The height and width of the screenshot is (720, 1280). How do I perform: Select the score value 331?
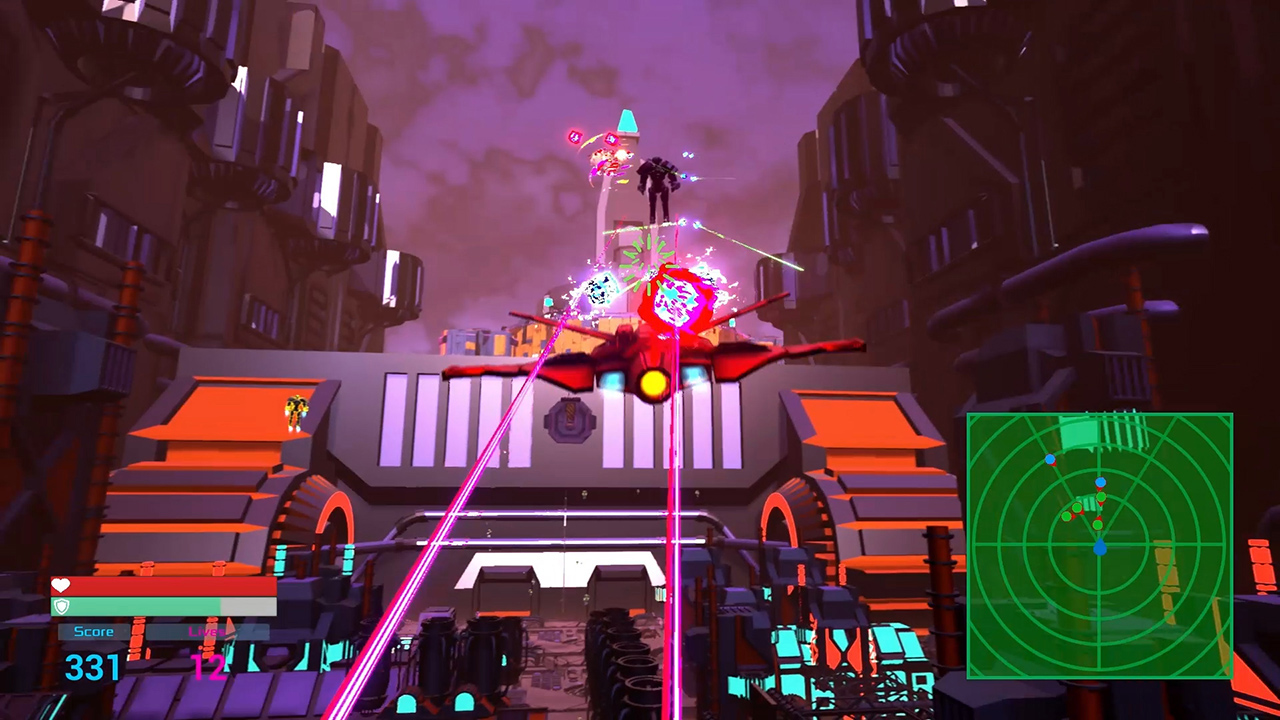pyautogui.click(x=93, y=665)
